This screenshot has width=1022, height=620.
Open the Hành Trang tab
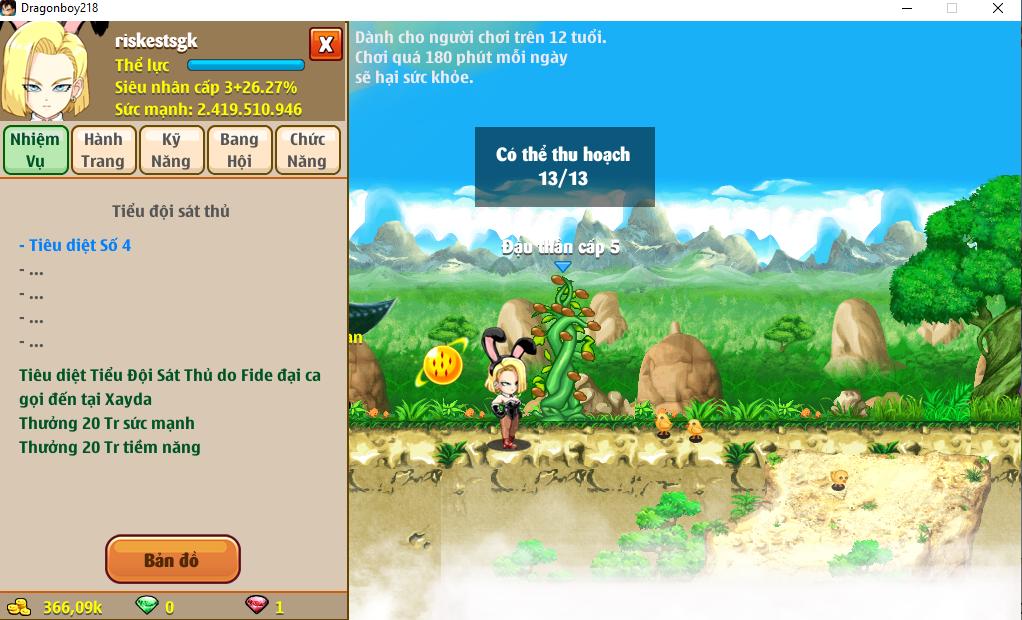tap(103, 150)
